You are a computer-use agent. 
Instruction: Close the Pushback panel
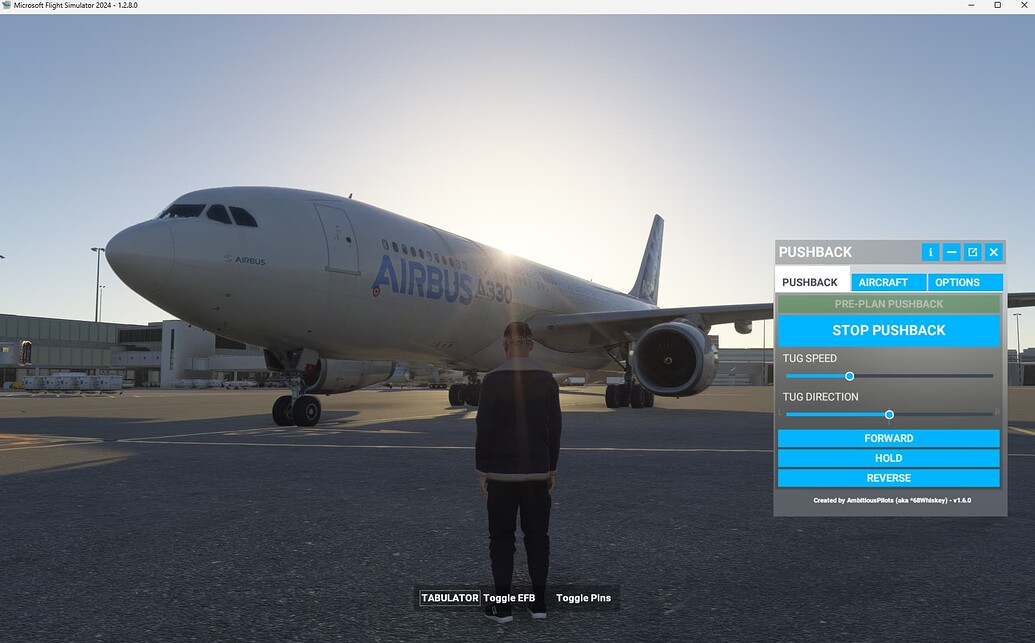tap(993, 252)
